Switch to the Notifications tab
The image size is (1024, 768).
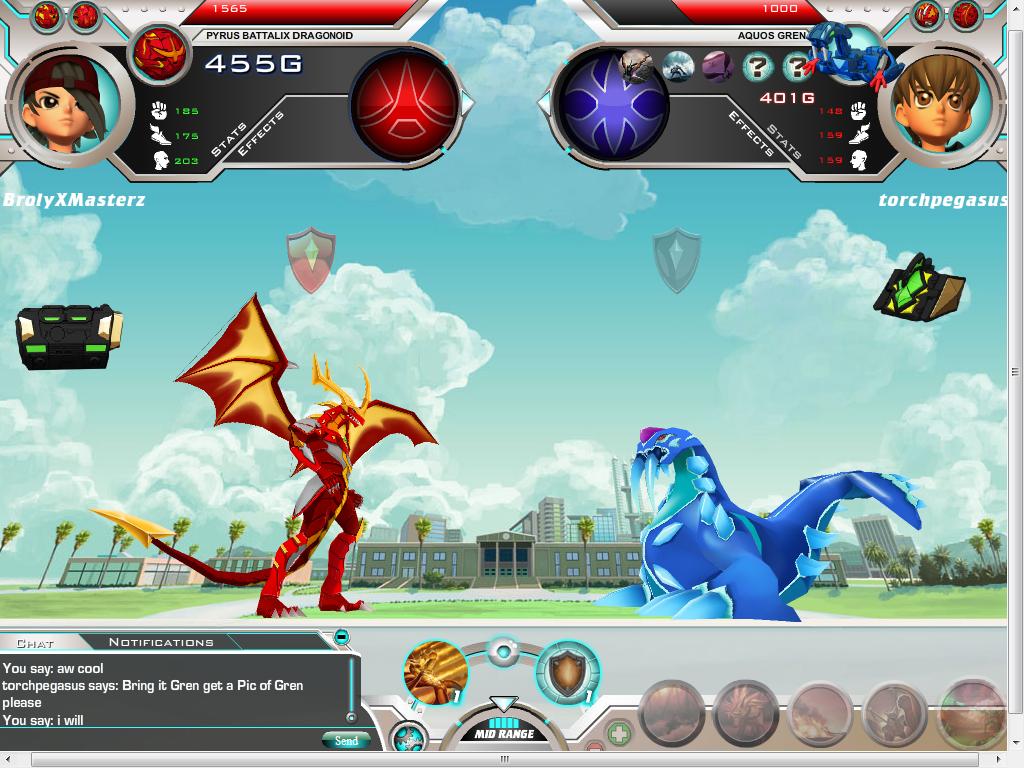point(161,642)
